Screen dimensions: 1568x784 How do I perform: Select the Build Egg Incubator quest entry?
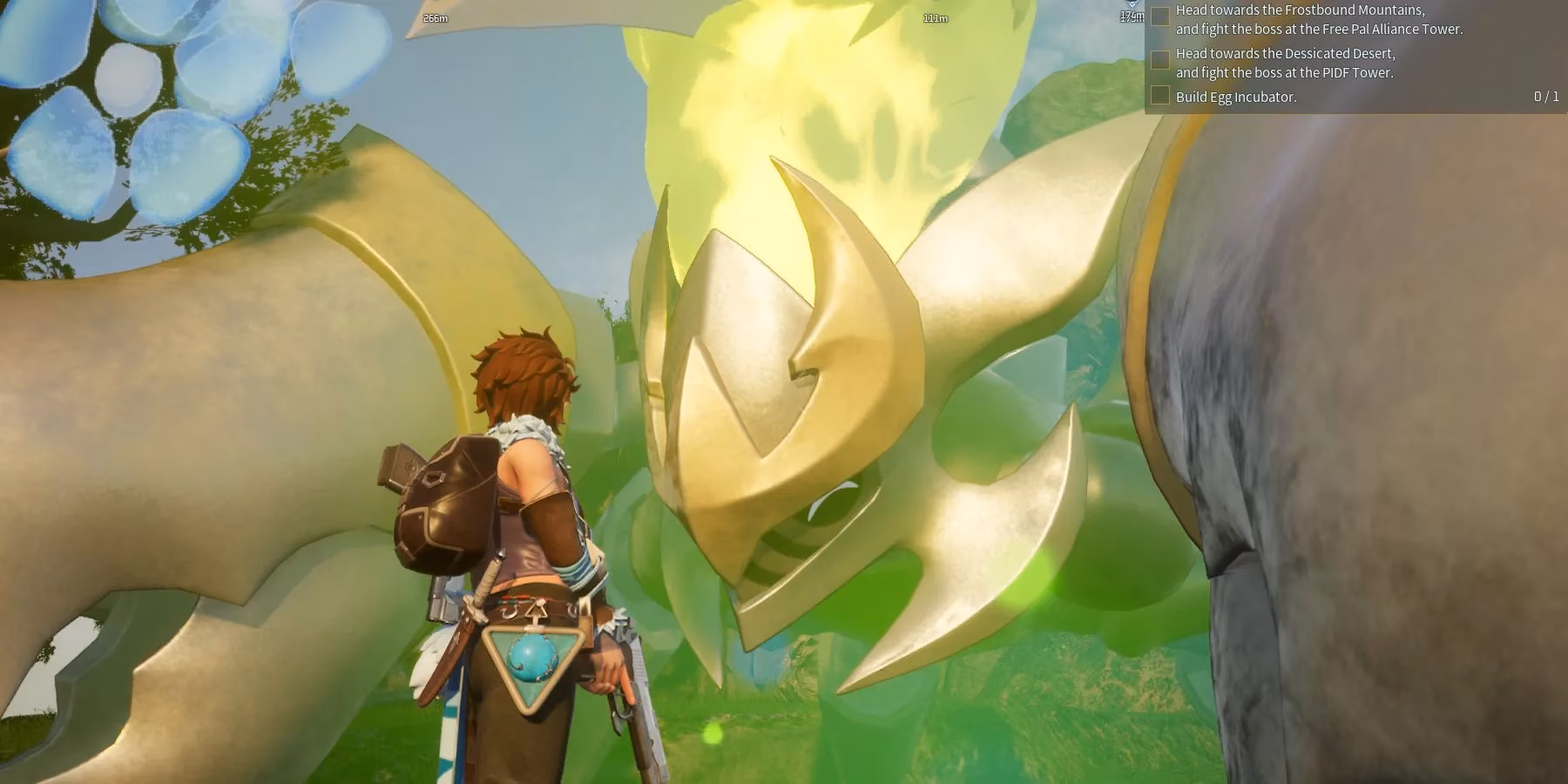tap(1237, 98)
